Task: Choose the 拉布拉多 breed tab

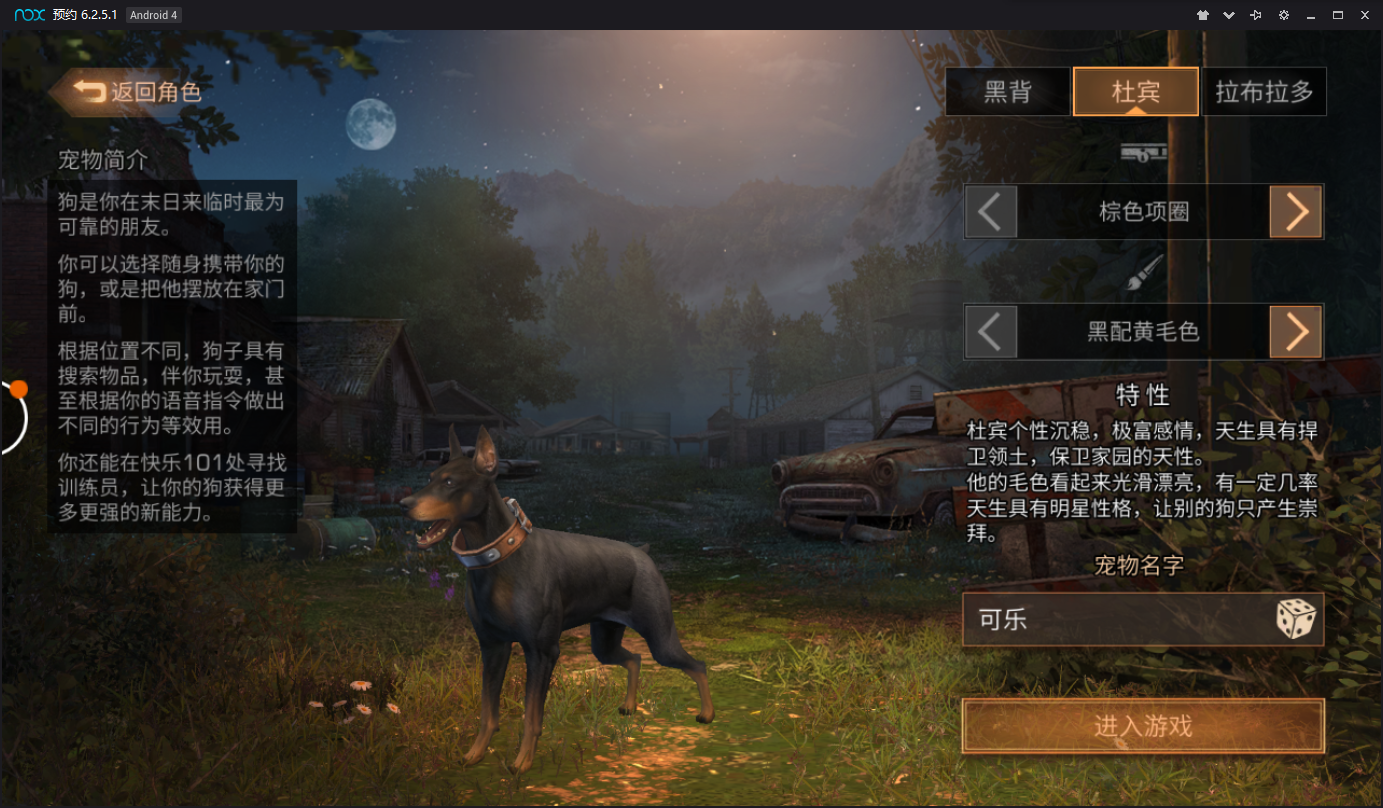Action: point(1264,92)
